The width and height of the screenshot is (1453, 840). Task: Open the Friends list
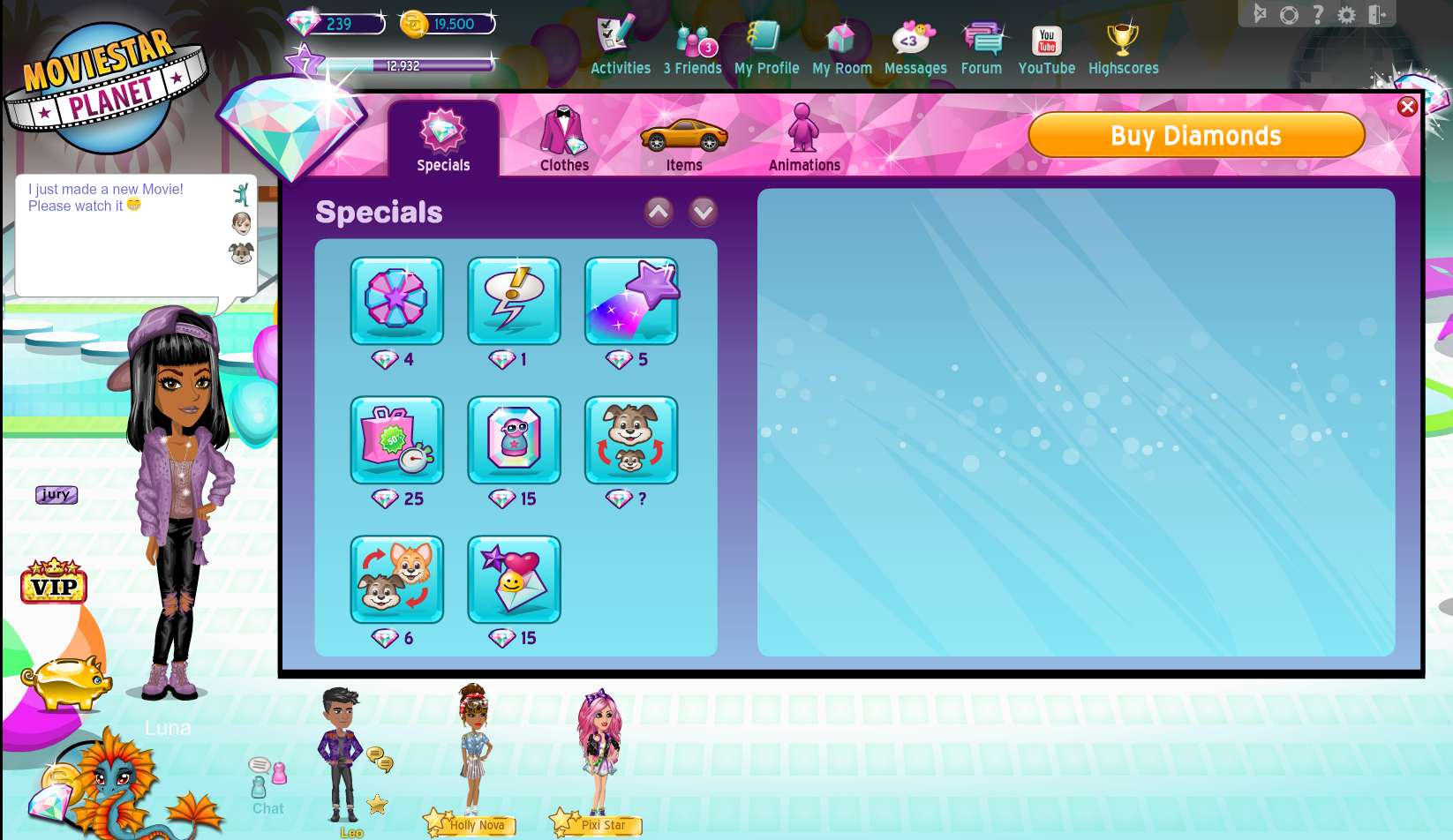pos(693,49)
